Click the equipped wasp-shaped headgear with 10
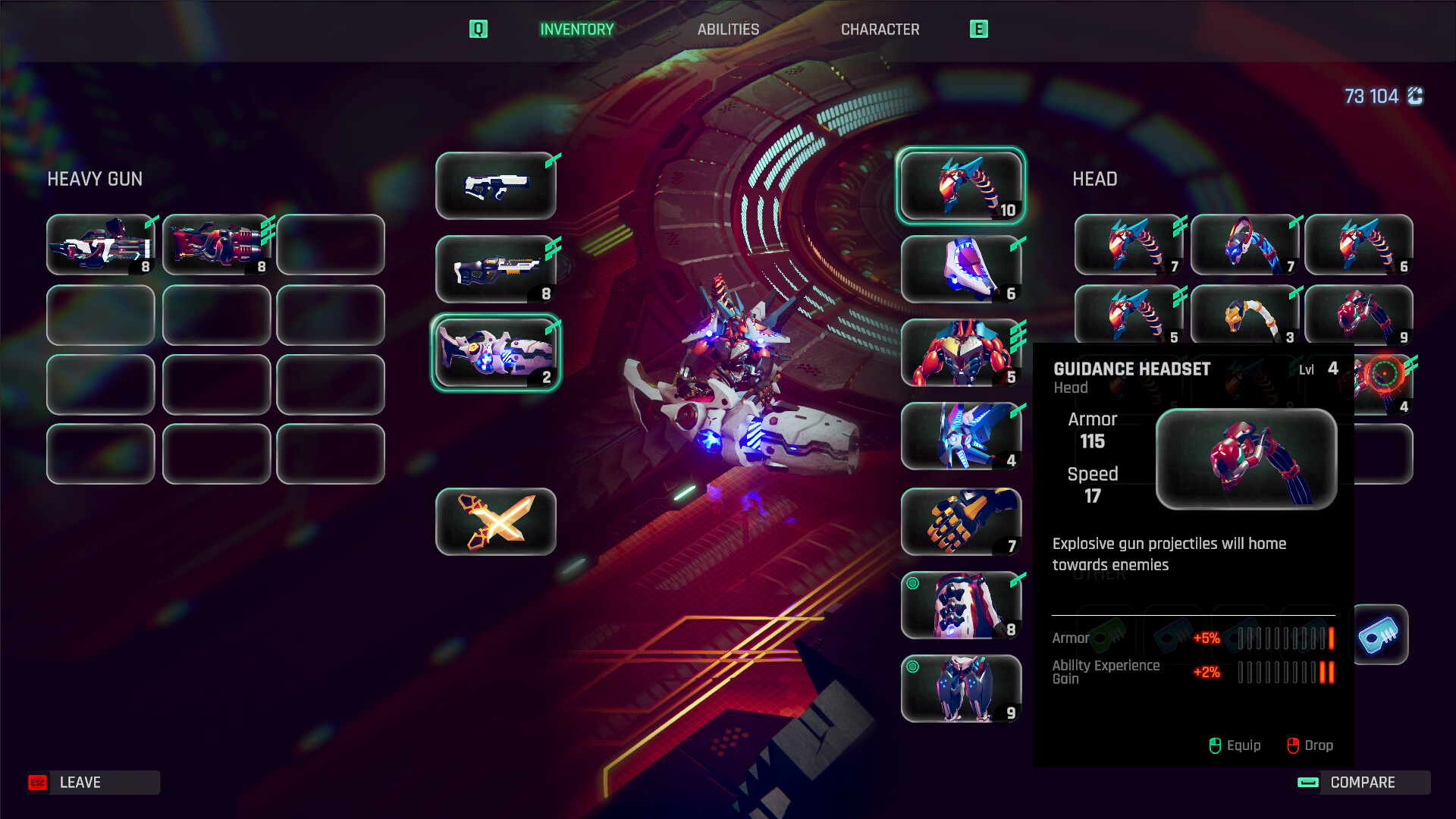The height and width of the screenshot is (819, 1456). pos(960,186)
